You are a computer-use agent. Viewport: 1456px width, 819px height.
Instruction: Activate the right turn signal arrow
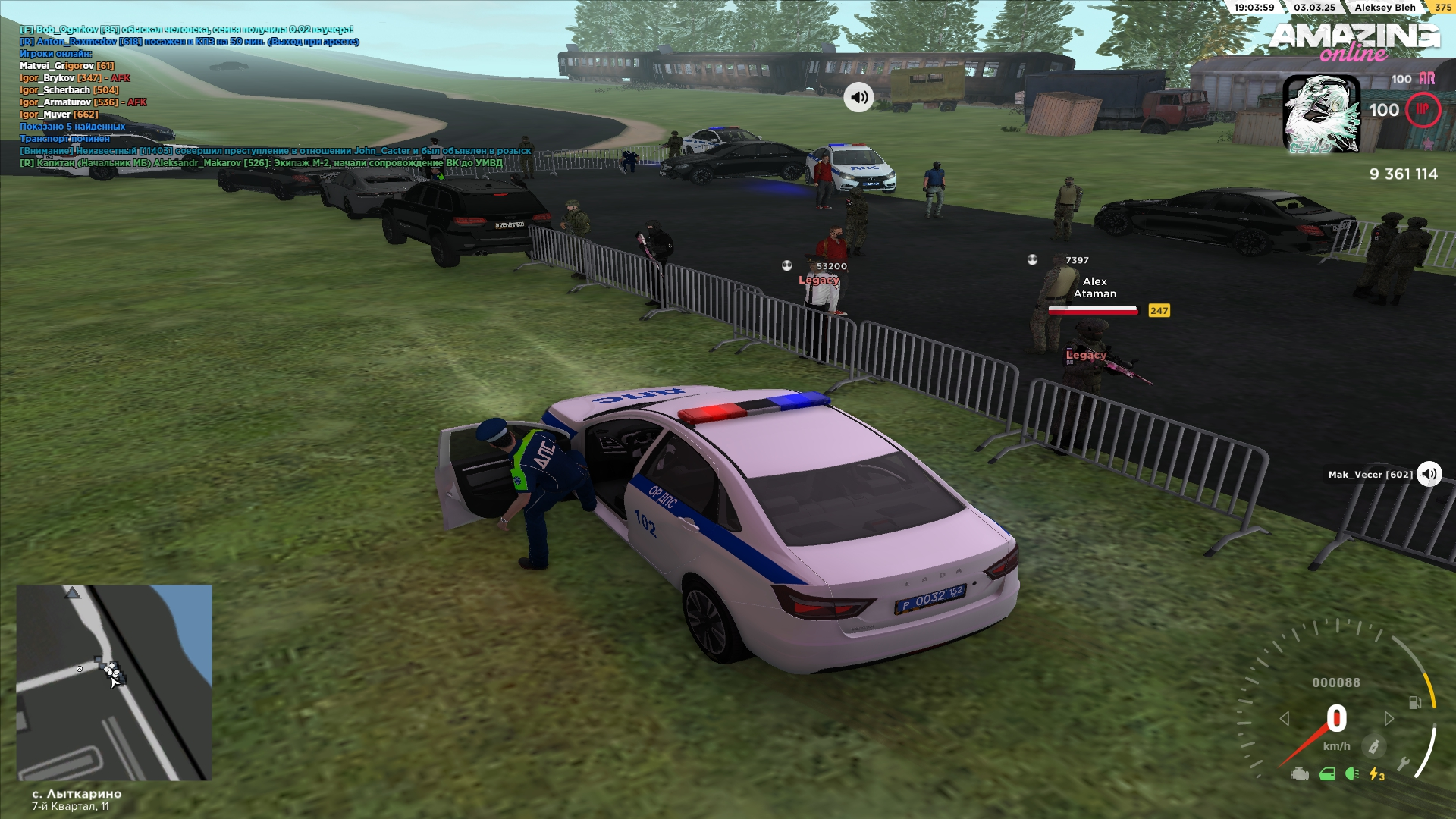tap(1389, 718)
